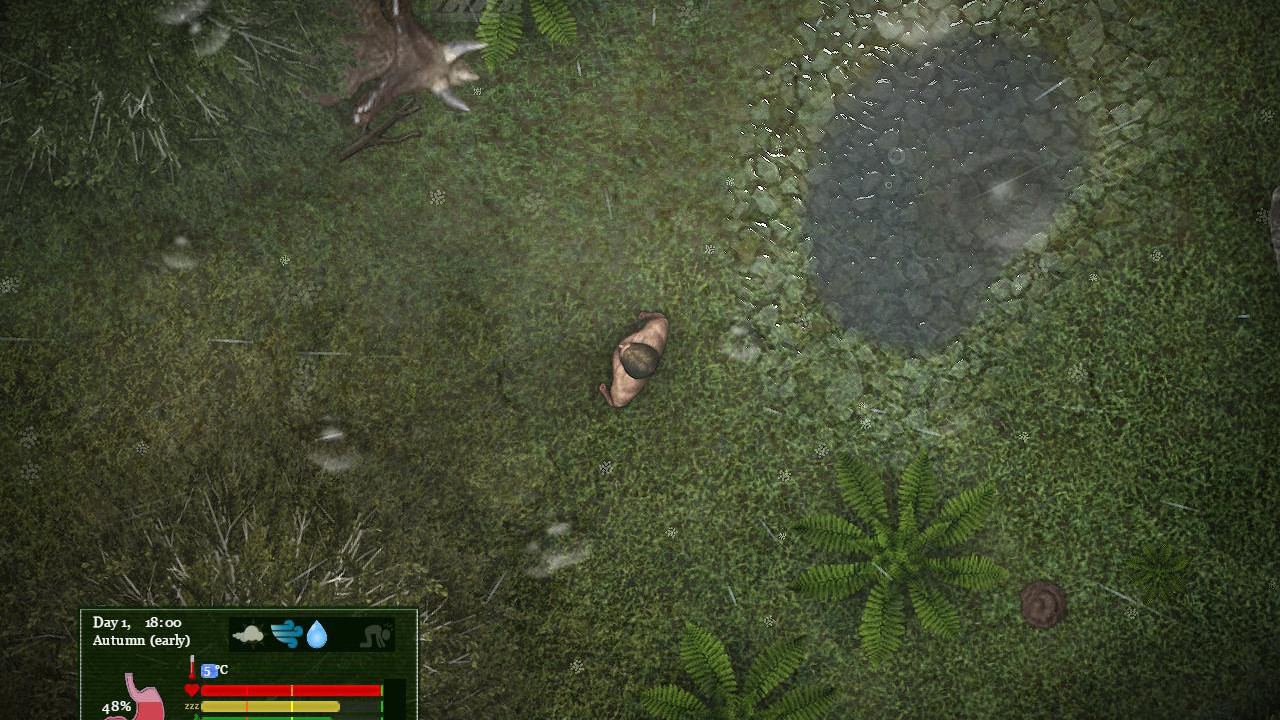Click the cloudy weather icon
Screen dimensions: 1280x720
(x=248, y=633)
